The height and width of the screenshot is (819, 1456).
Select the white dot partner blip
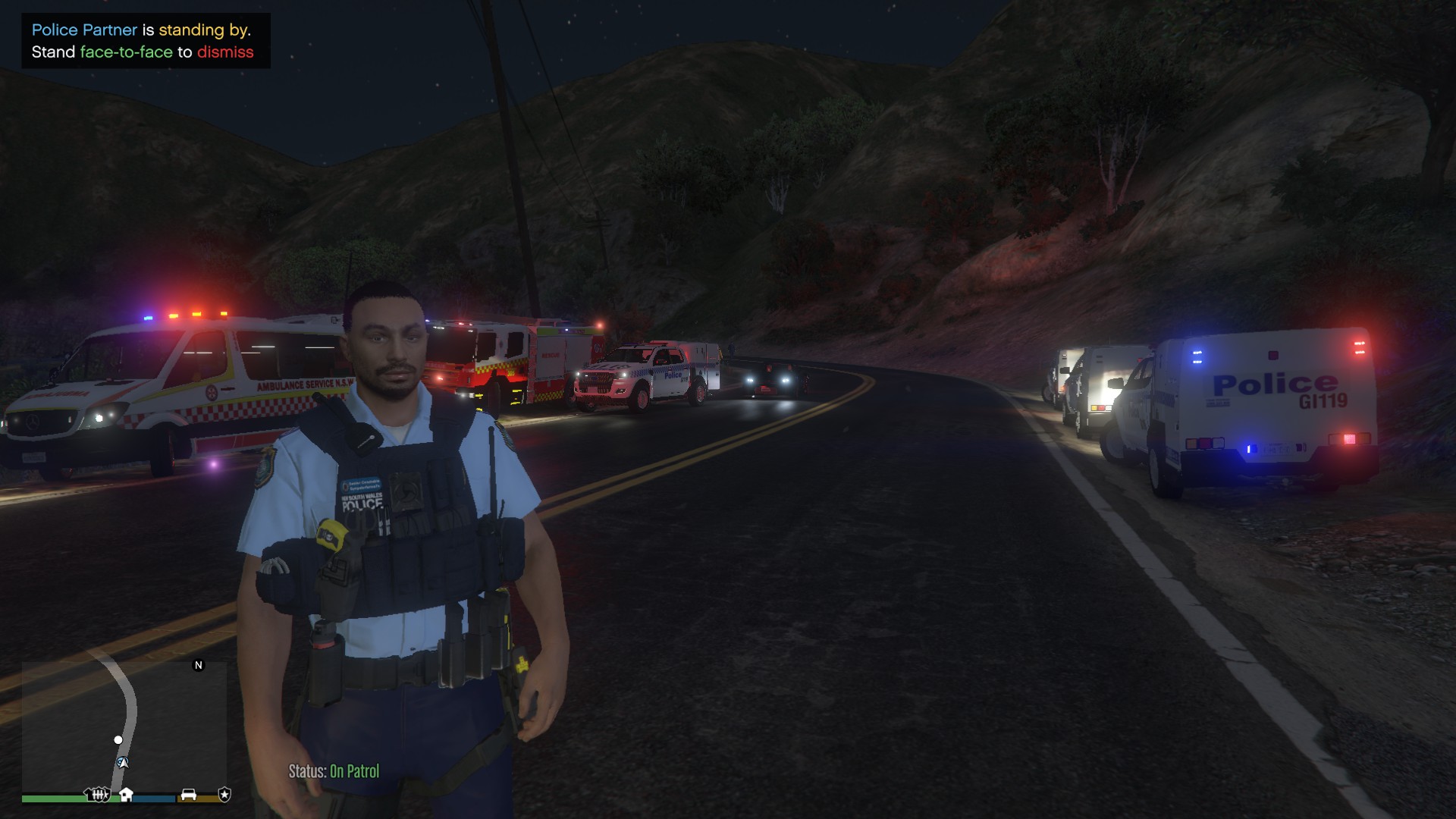[118, 739]
